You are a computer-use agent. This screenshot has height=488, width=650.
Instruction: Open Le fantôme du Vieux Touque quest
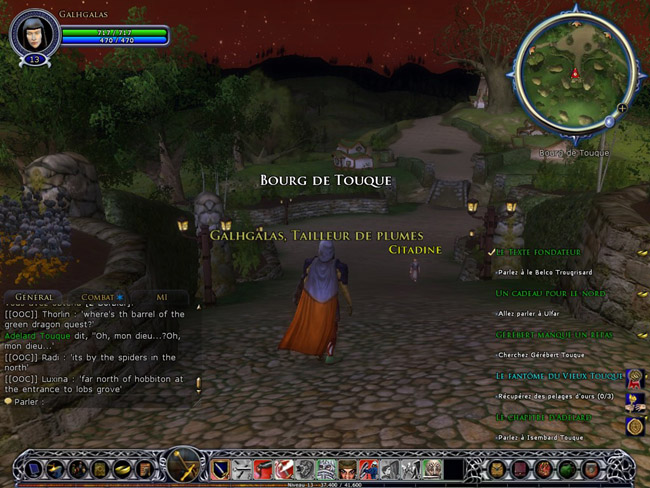click(x=553, y=375)
